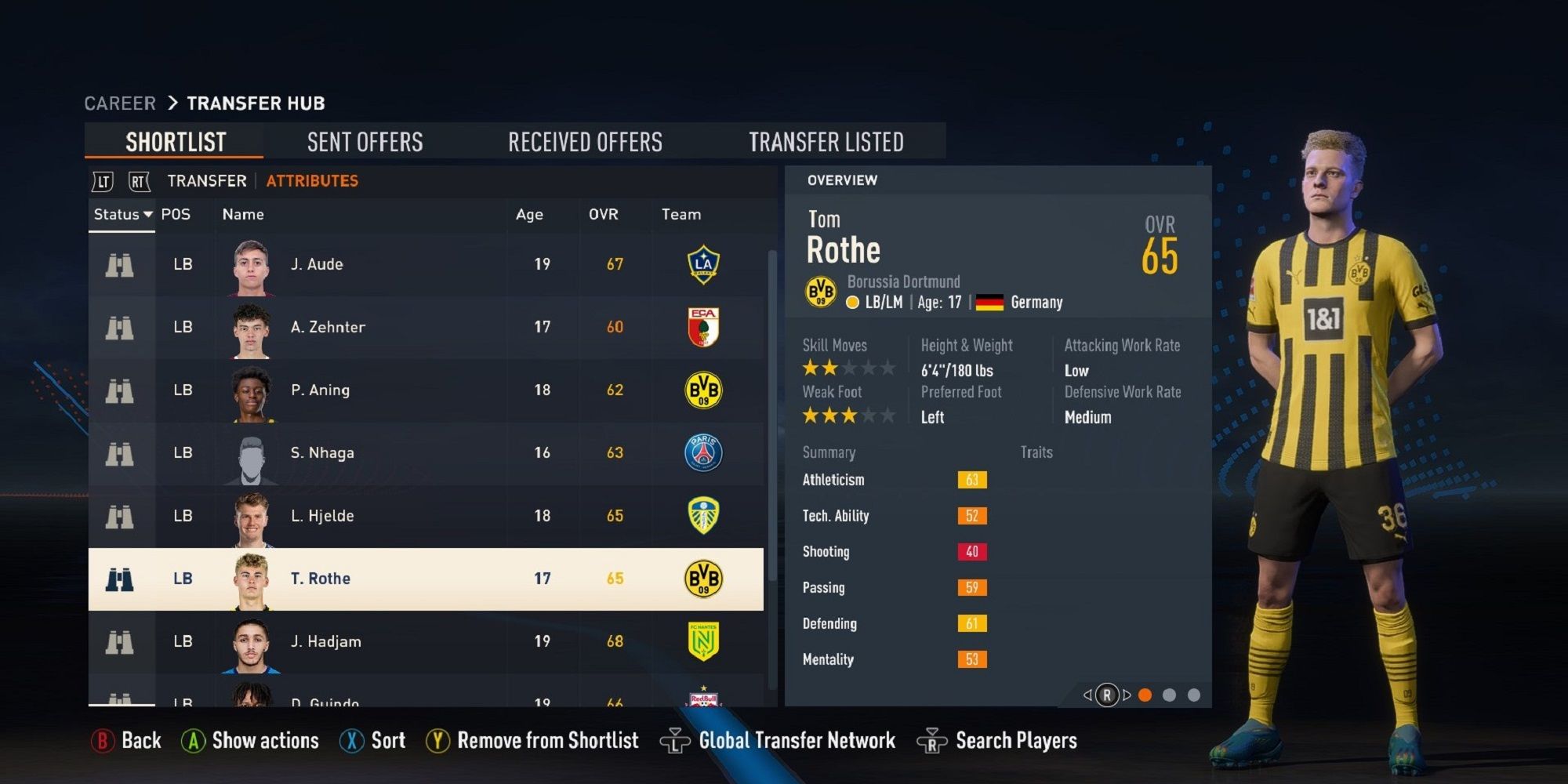
Task: Click the second page dot in the overview panel
Action: pos(1171,694)
